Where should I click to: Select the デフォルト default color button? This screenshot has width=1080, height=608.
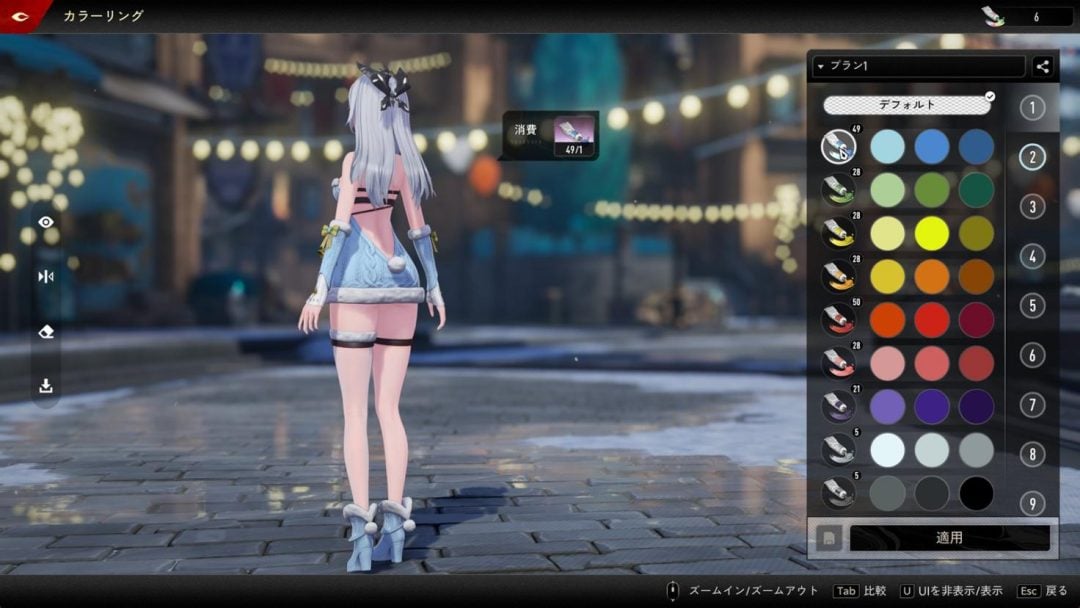907,104
